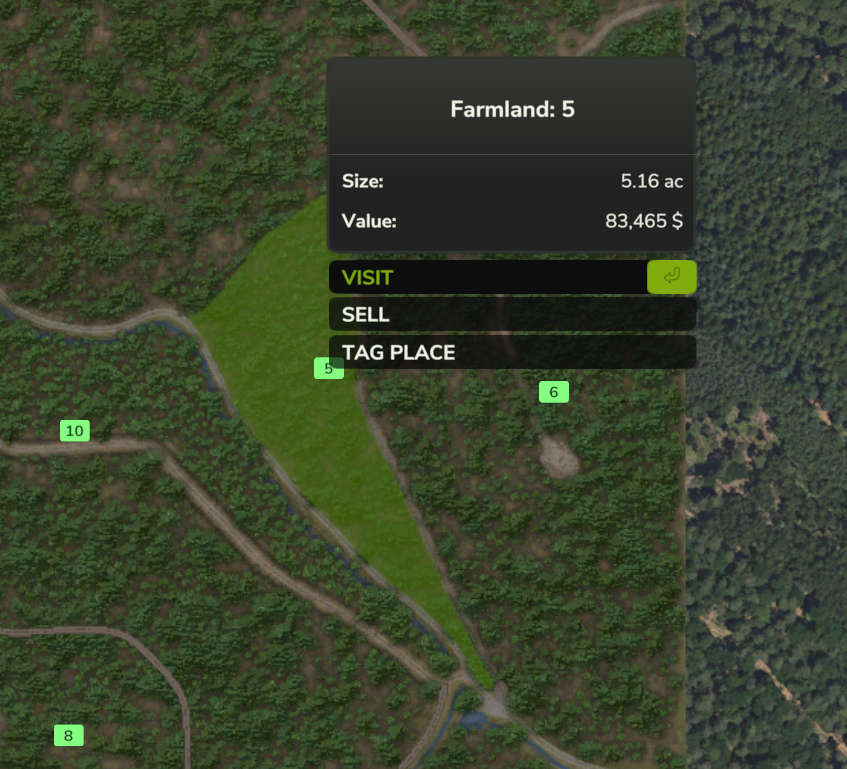Click farmland marker 6 on the map
This screenshot has height=769, width=847.
553,392
